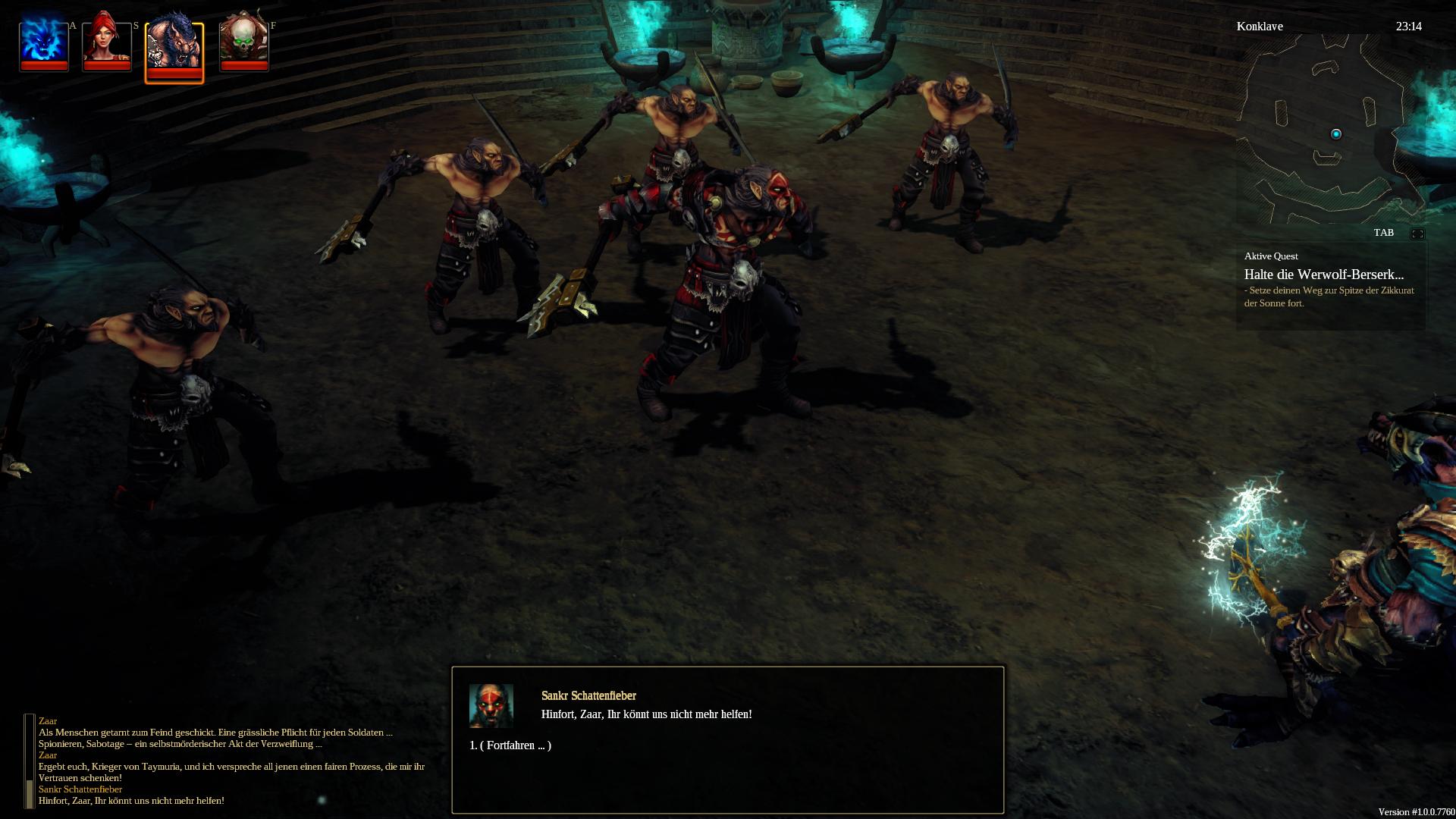Choose the Fortfahren dialogue option

click(x=510, y=745)
